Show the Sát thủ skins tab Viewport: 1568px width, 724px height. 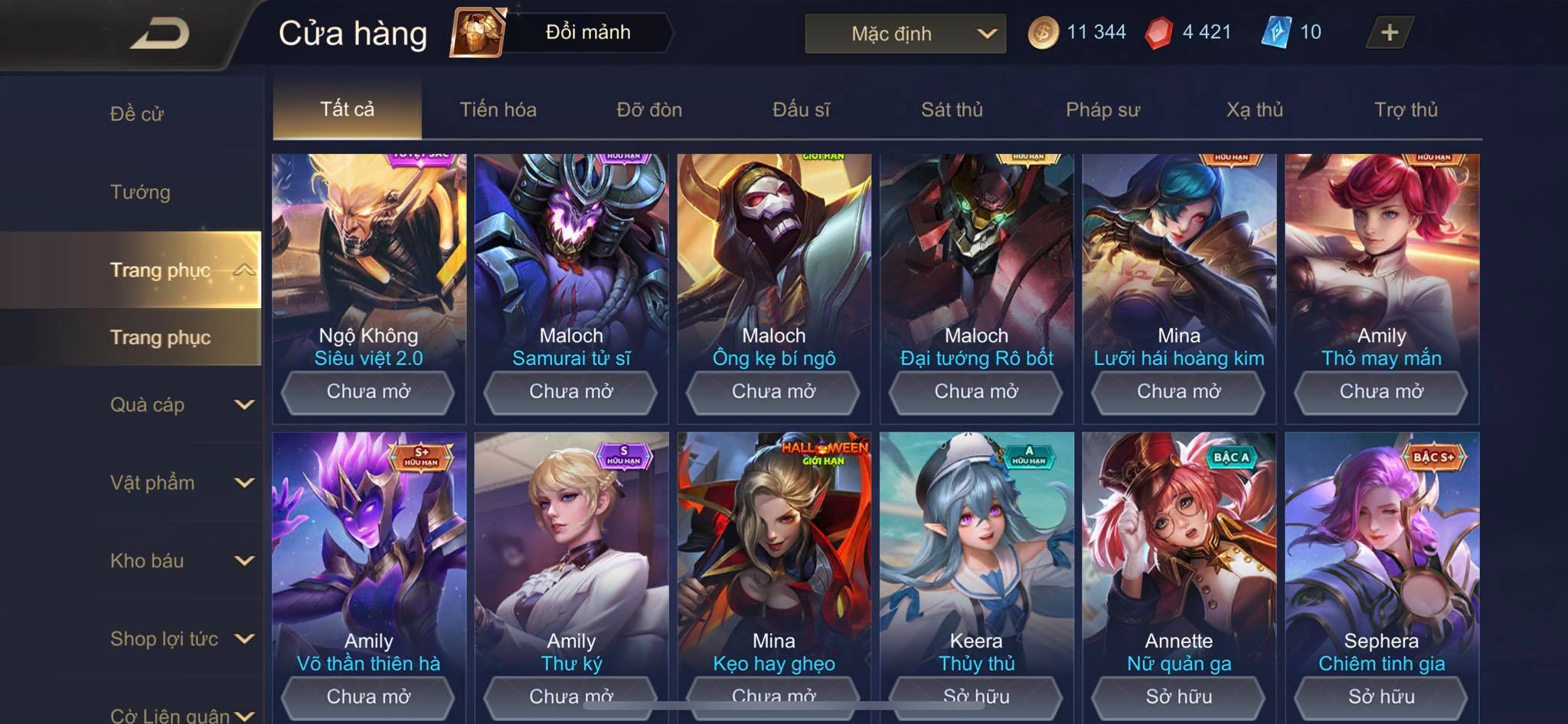point(952,109)
